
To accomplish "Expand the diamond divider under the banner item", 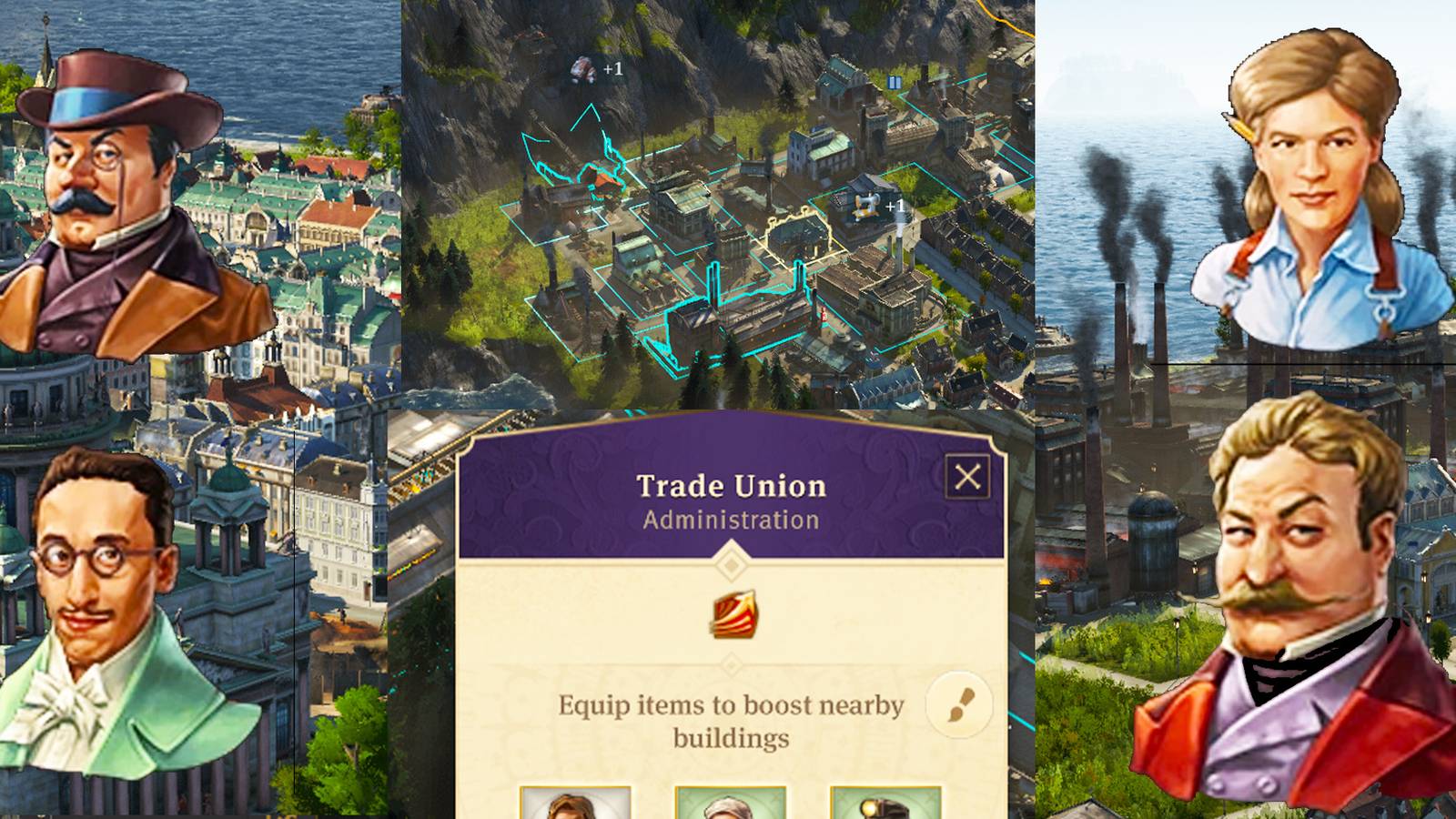I will tap(730, 663).
